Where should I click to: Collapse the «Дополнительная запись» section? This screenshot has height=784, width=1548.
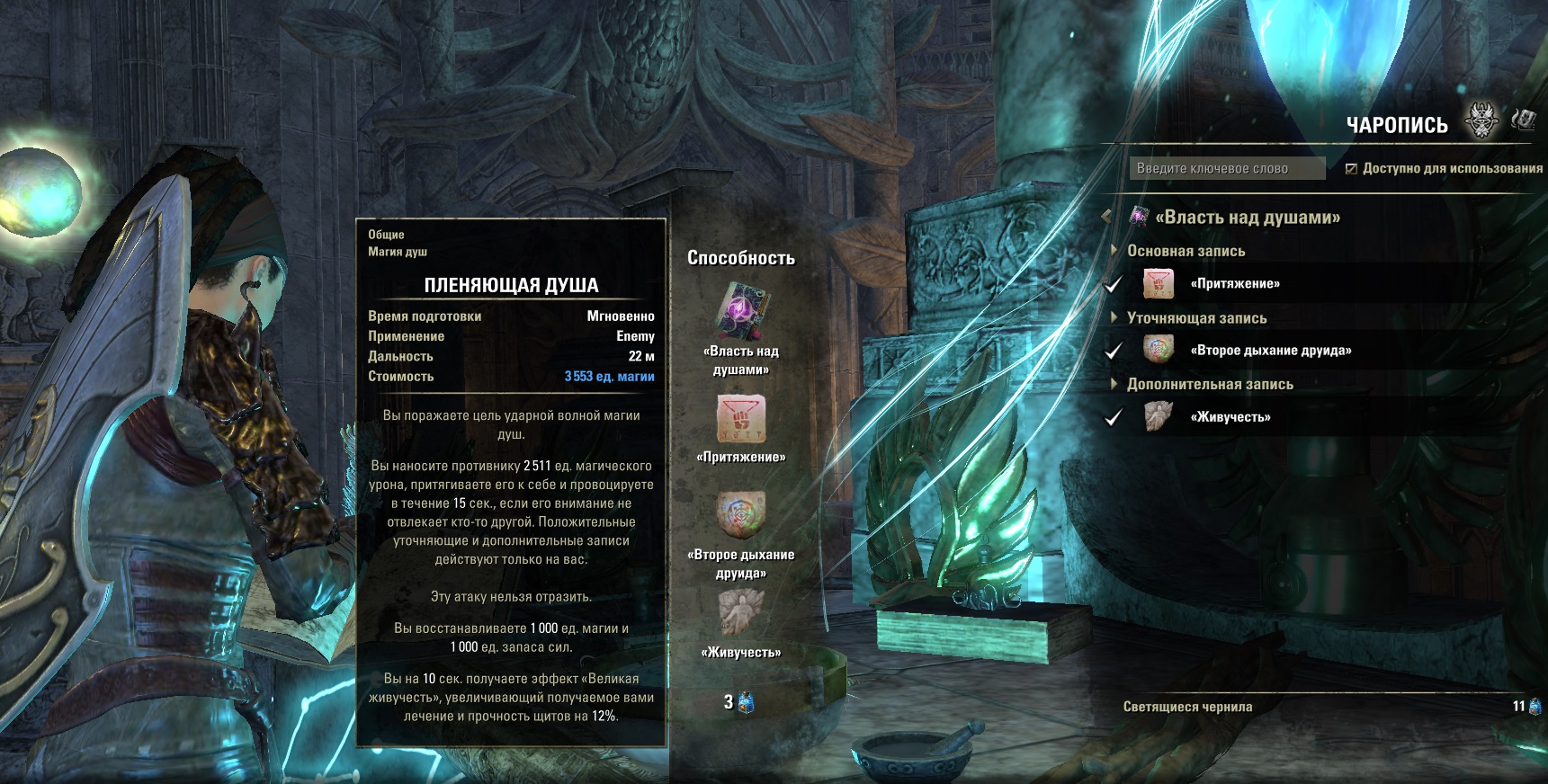click(x=1115, y=384)
